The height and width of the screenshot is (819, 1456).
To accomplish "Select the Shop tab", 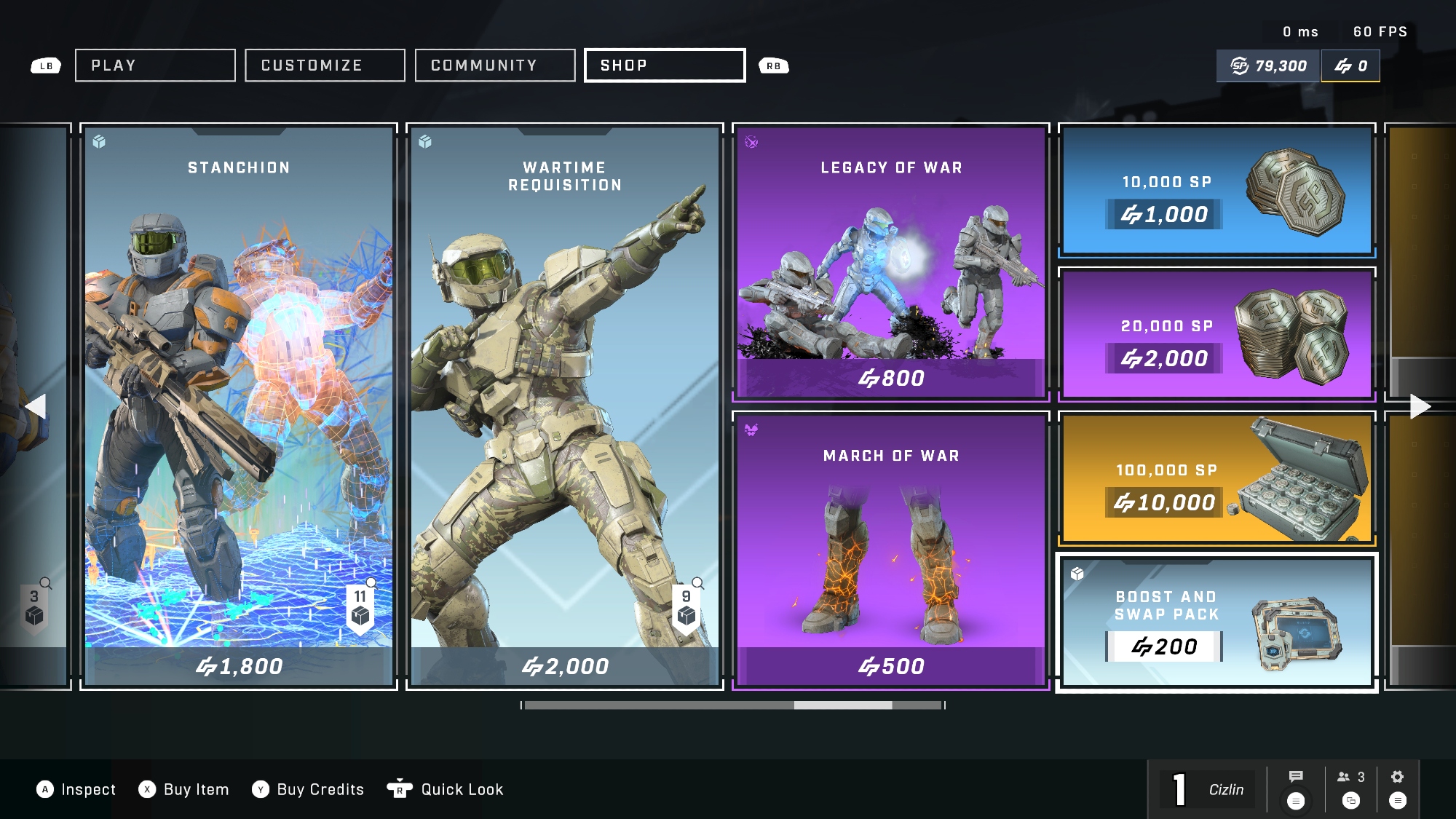I will point(665,66).
